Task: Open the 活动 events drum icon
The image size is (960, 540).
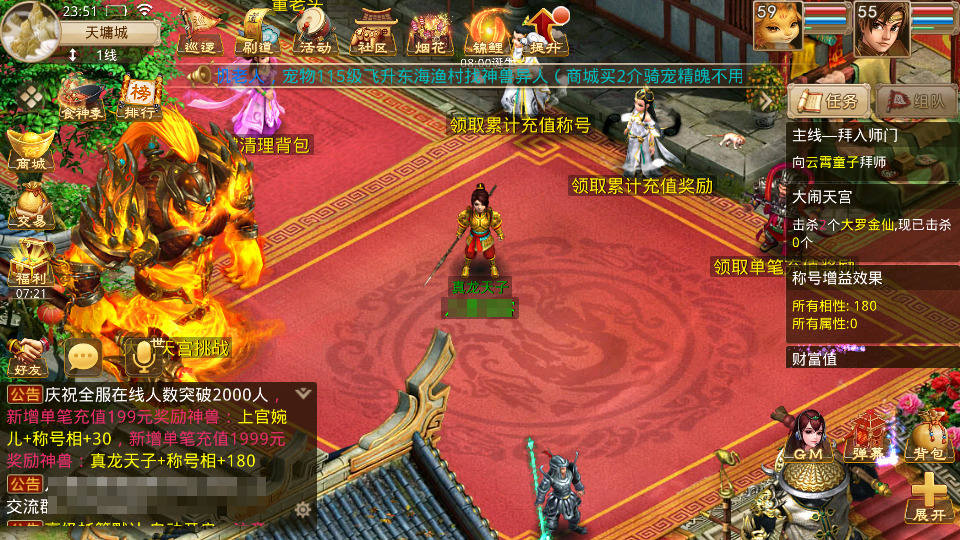Action: click(314, 32)
